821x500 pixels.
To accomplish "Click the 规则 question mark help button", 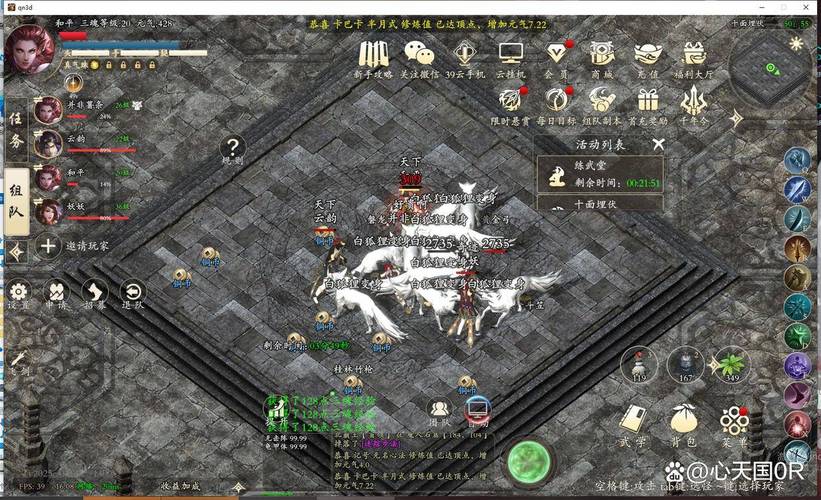I will 232,150.
